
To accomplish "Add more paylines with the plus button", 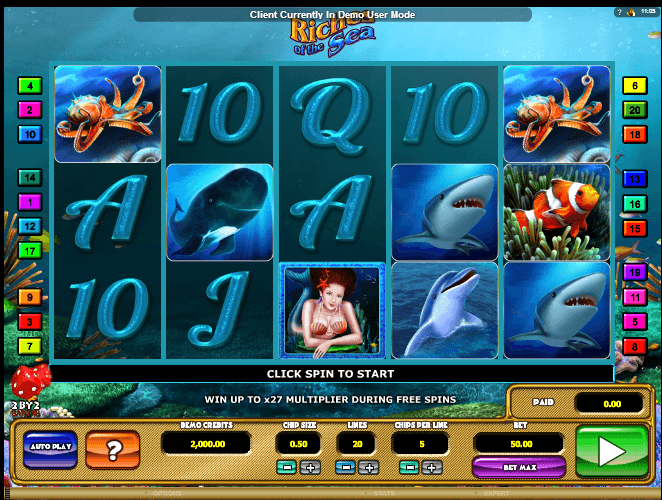I will click(x=370, y=468).
